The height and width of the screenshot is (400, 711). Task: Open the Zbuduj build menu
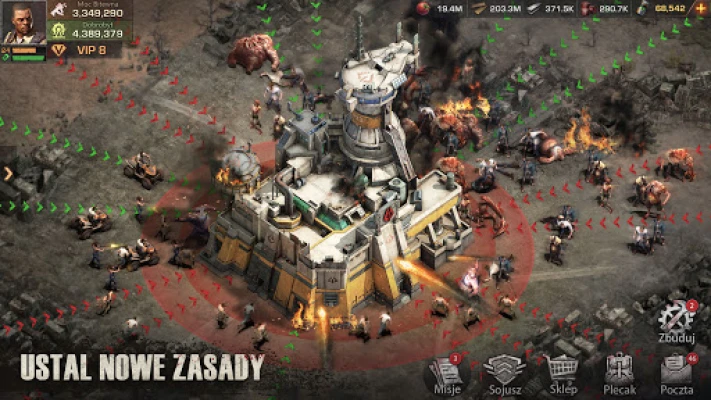677,322
